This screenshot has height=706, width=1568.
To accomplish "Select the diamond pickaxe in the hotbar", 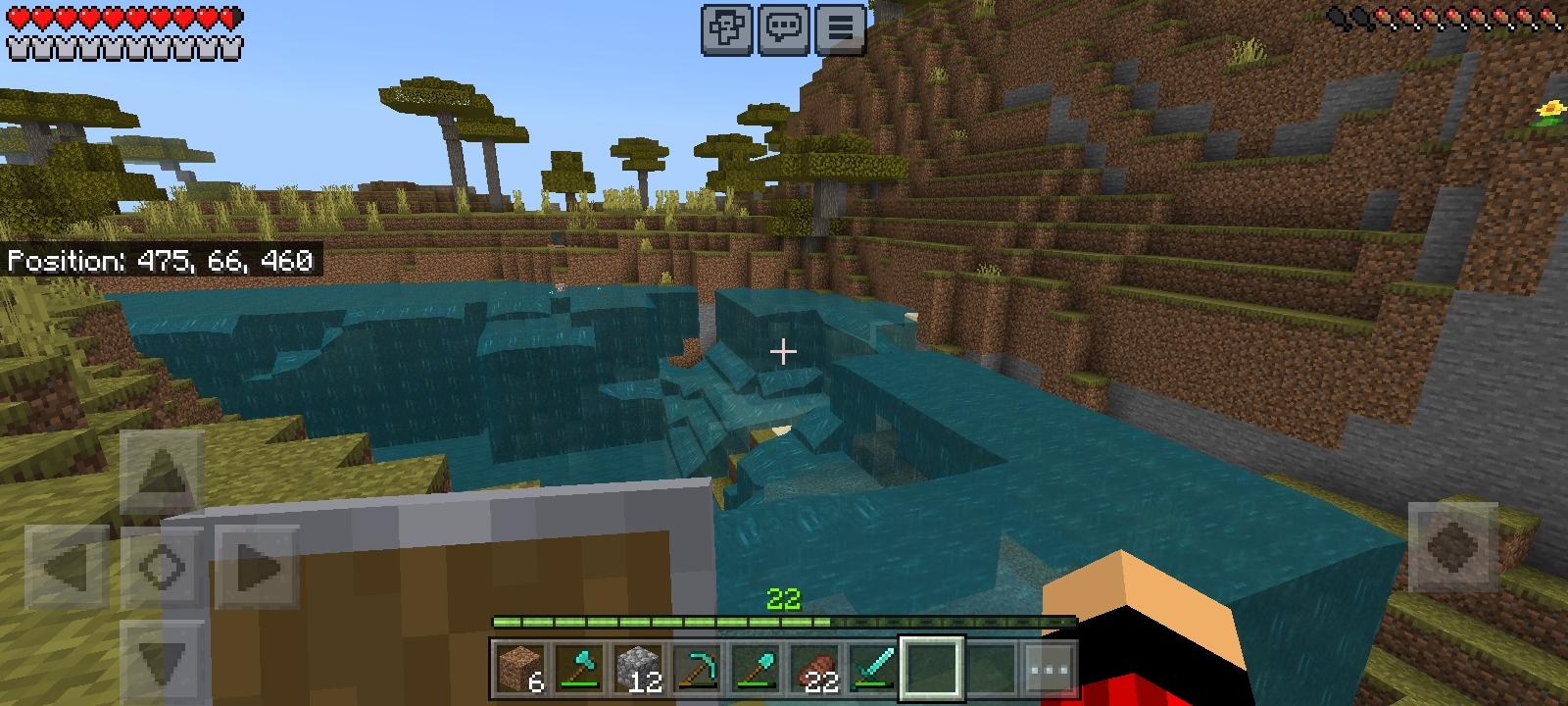I will point(699,667).
